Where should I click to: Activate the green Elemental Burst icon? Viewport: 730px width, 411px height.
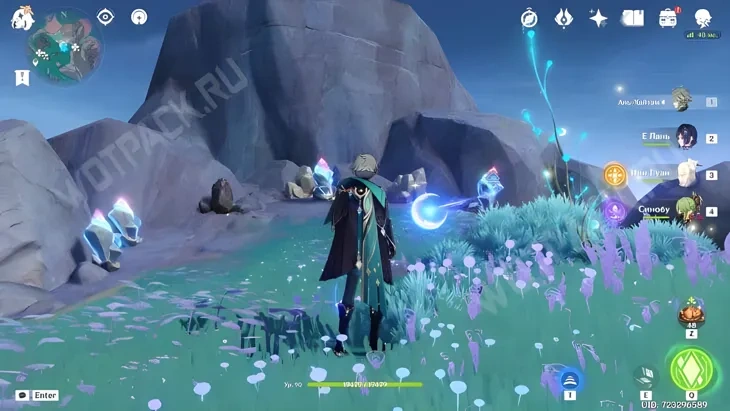[x=689, y=367]
